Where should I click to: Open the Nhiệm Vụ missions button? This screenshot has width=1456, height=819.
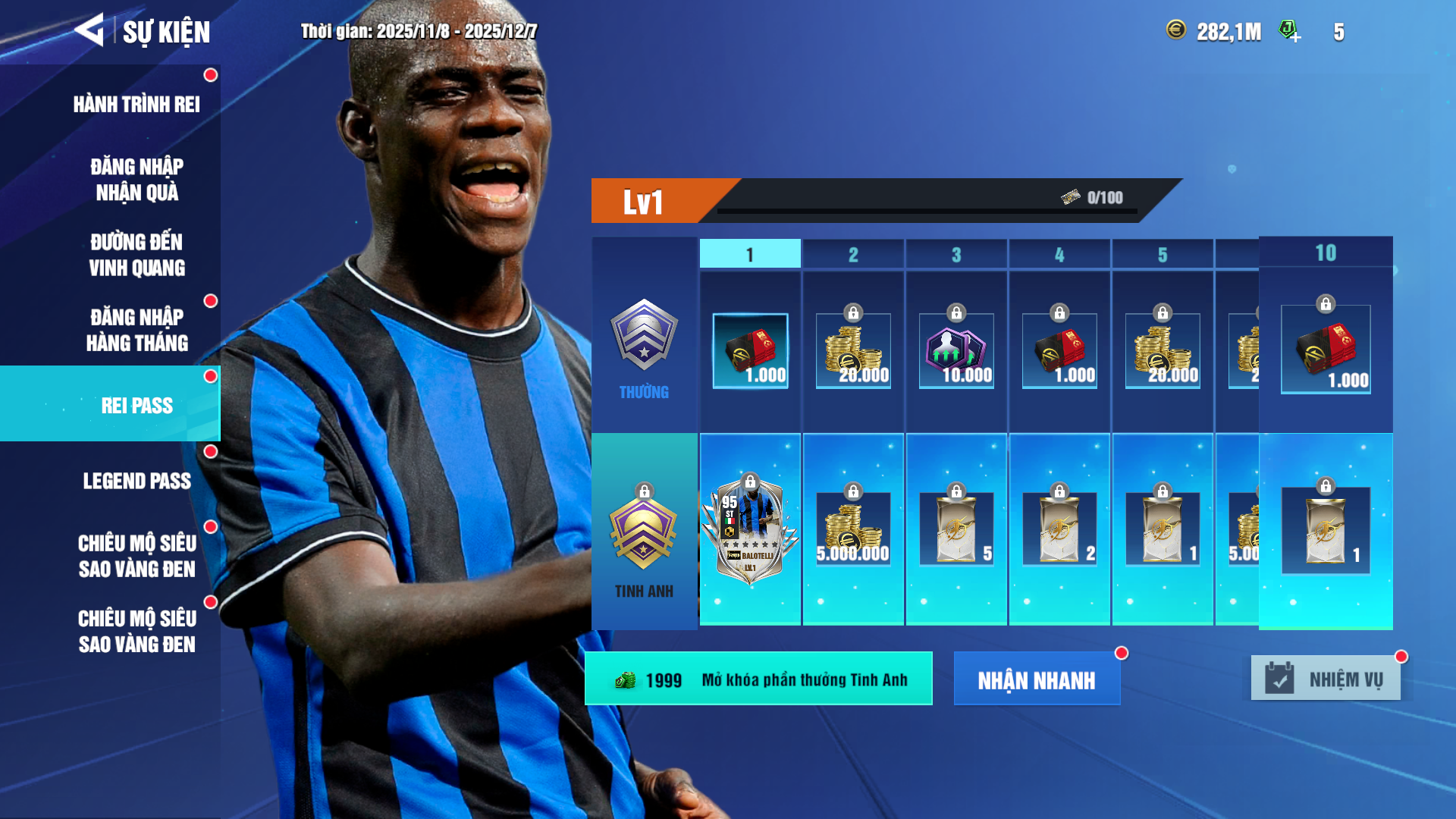(x=1326, y=679)
